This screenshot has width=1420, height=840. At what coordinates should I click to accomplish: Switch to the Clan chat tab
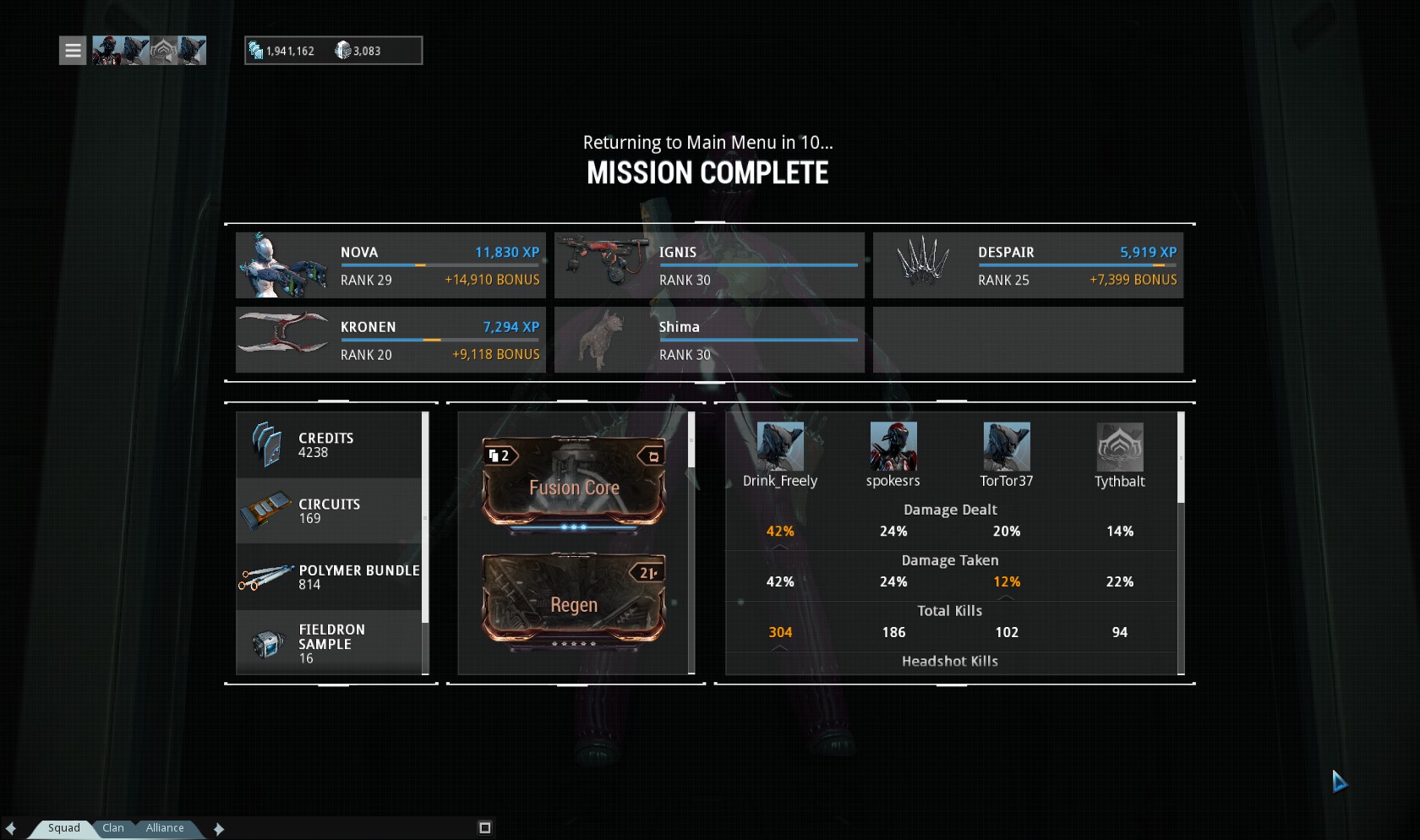coord(113,828)
